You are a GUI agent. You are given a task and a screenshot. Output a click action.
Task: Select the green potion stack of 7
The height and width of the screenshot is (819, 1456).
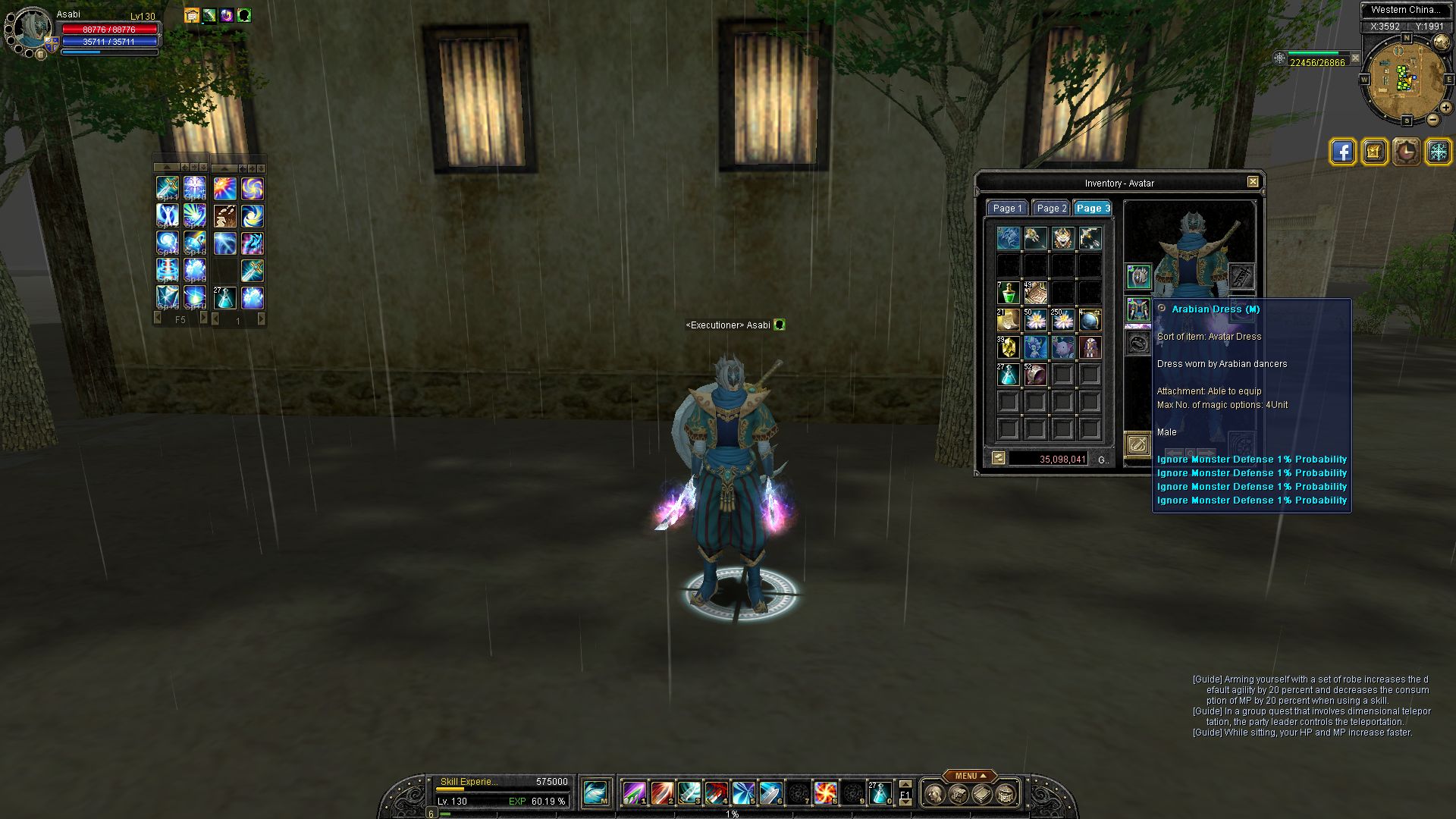(1008, 293)
